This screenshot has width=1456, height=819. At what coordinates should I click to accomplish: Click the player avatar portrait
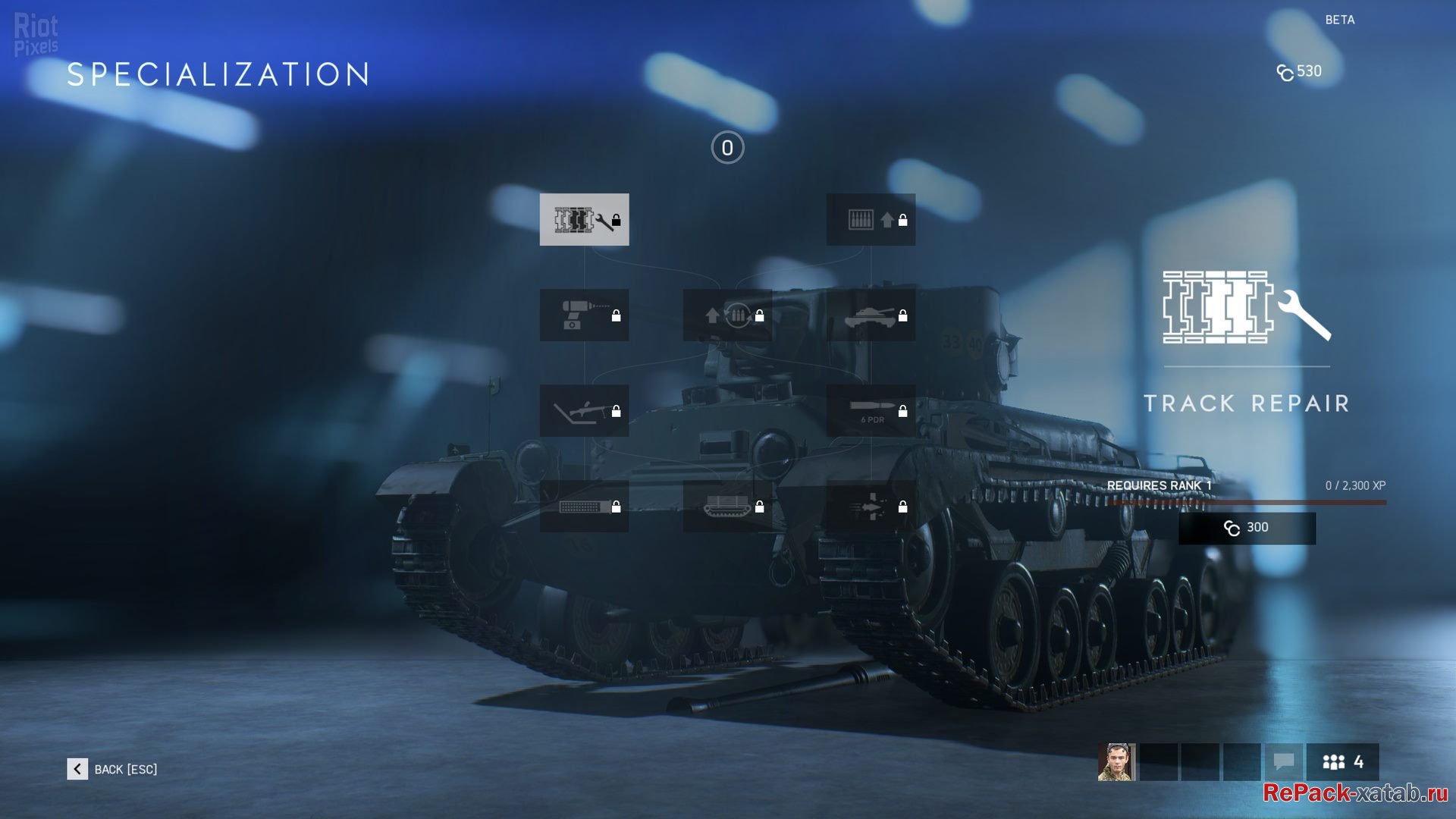tap(1116, 761)
